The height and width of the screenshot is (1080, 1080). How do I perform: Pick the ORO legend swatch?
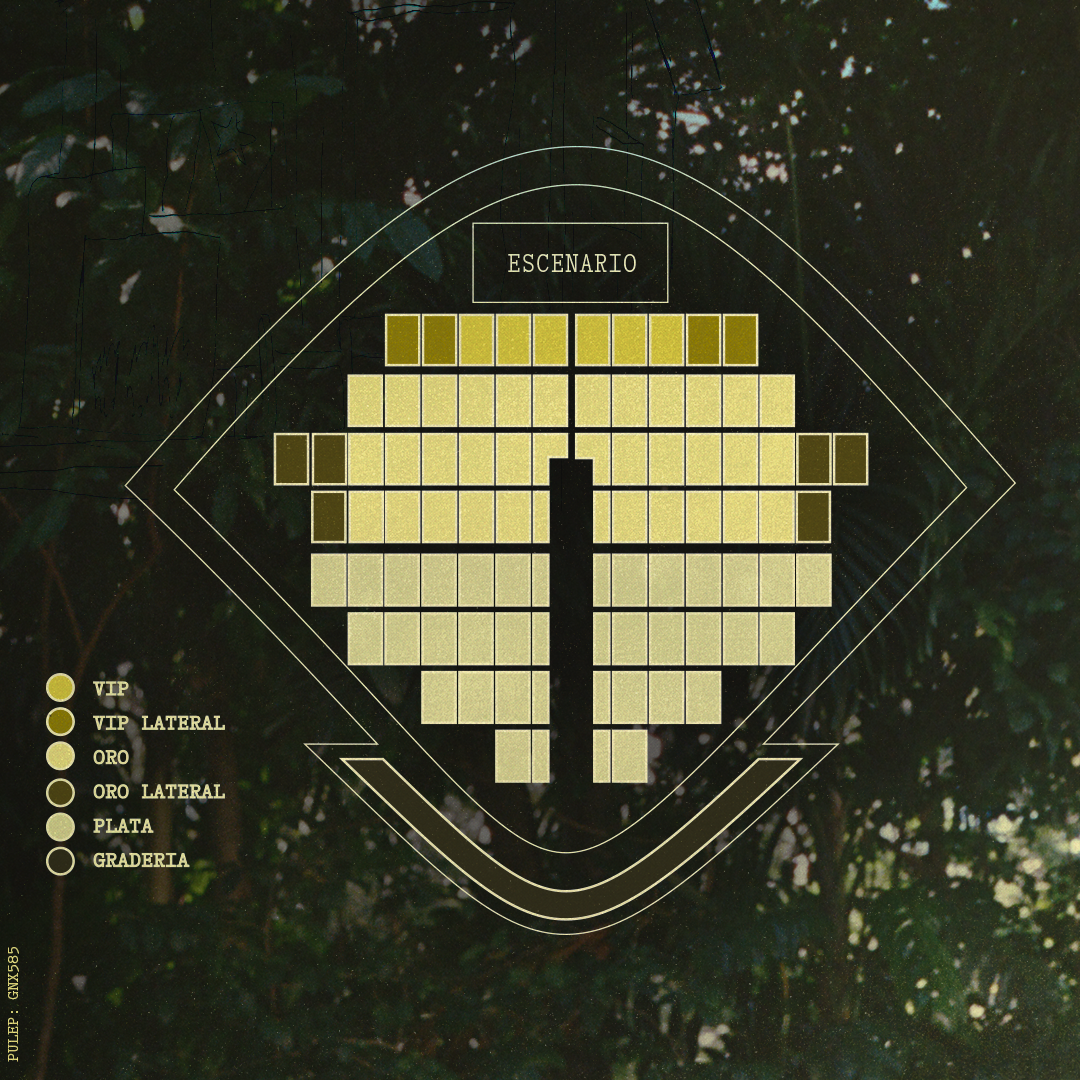(x=61, y=757)
